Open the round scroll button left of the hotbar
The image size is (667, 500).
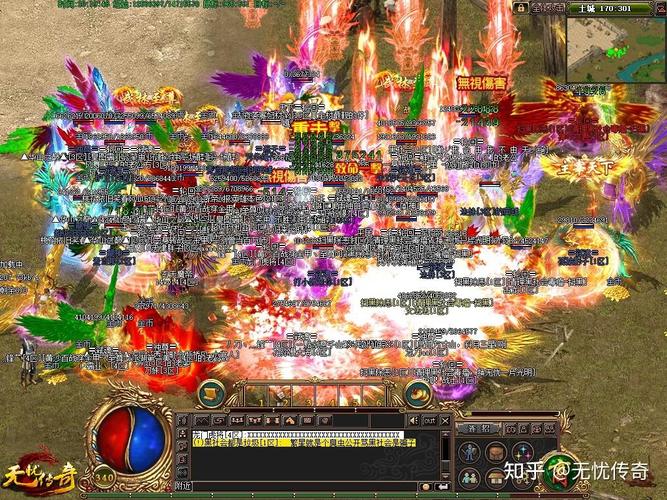tap(212, 393)
